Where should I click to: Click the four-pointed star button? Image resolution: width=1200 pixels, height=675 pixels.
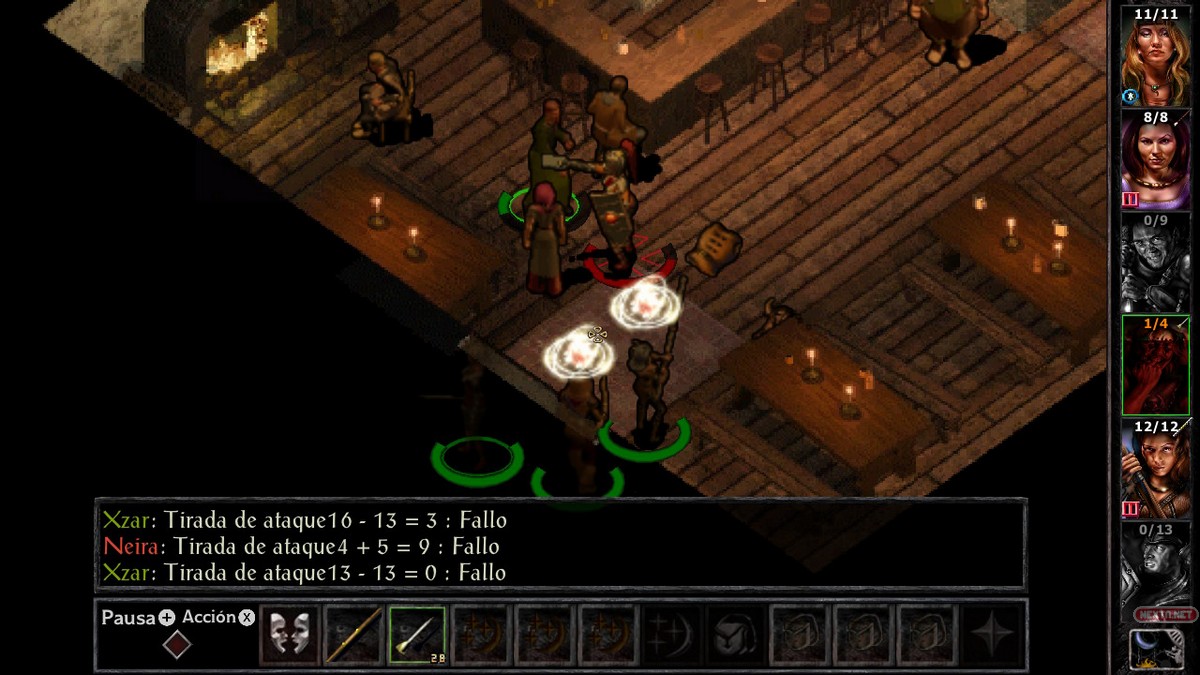point(993,634)
